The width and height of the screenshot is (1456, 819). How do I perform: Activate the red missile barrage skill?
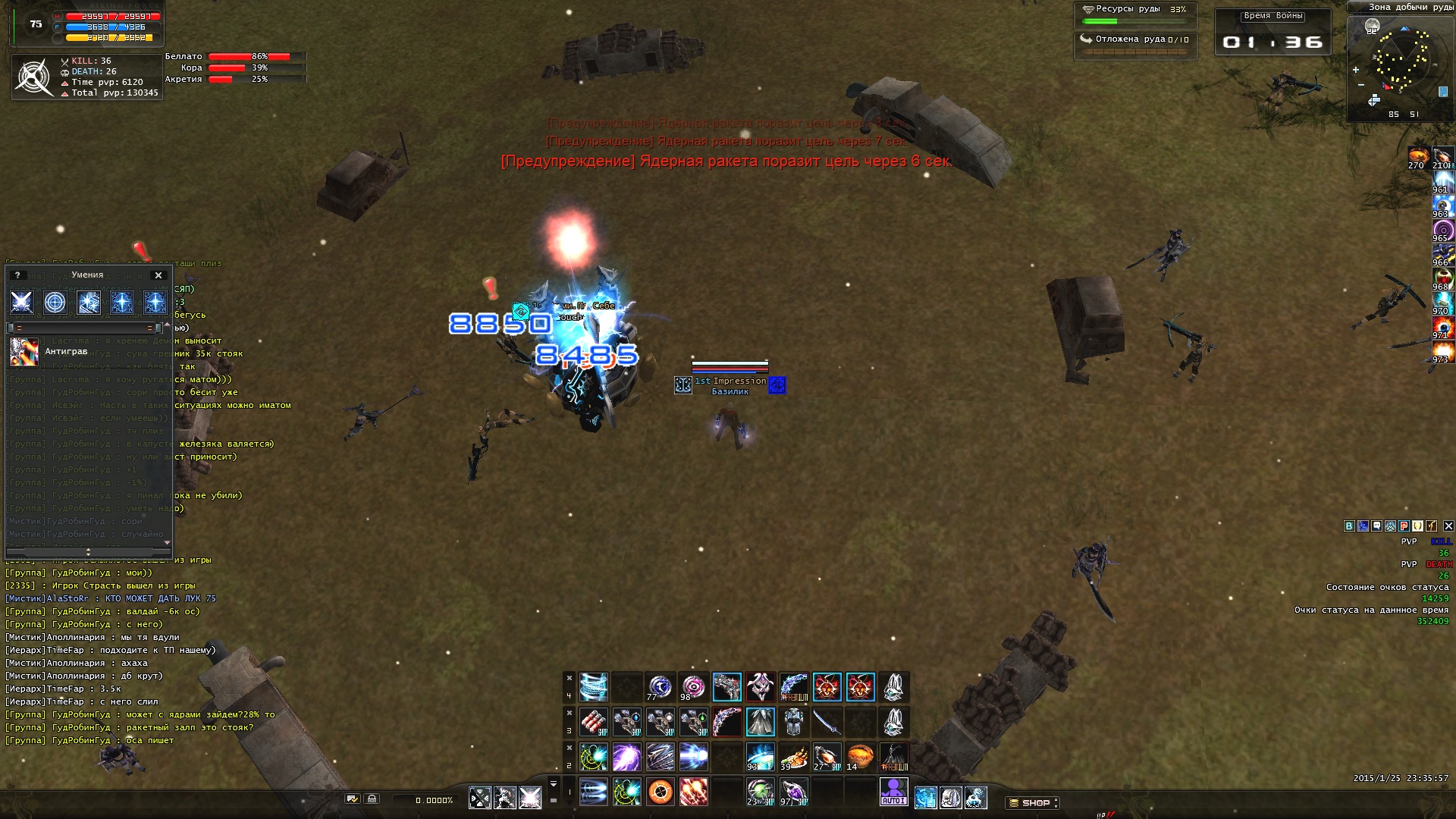pos(694,792)
